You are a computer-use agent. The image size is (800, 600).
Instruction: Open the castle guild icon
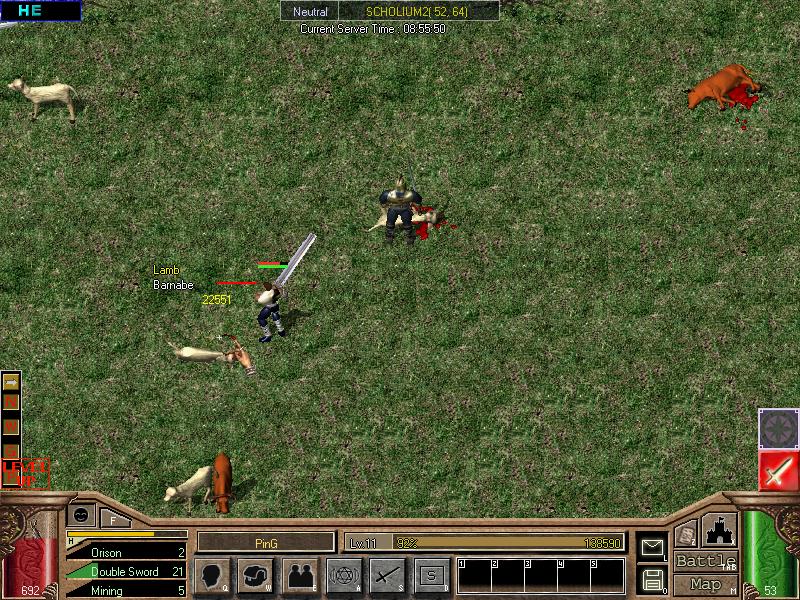721,530
